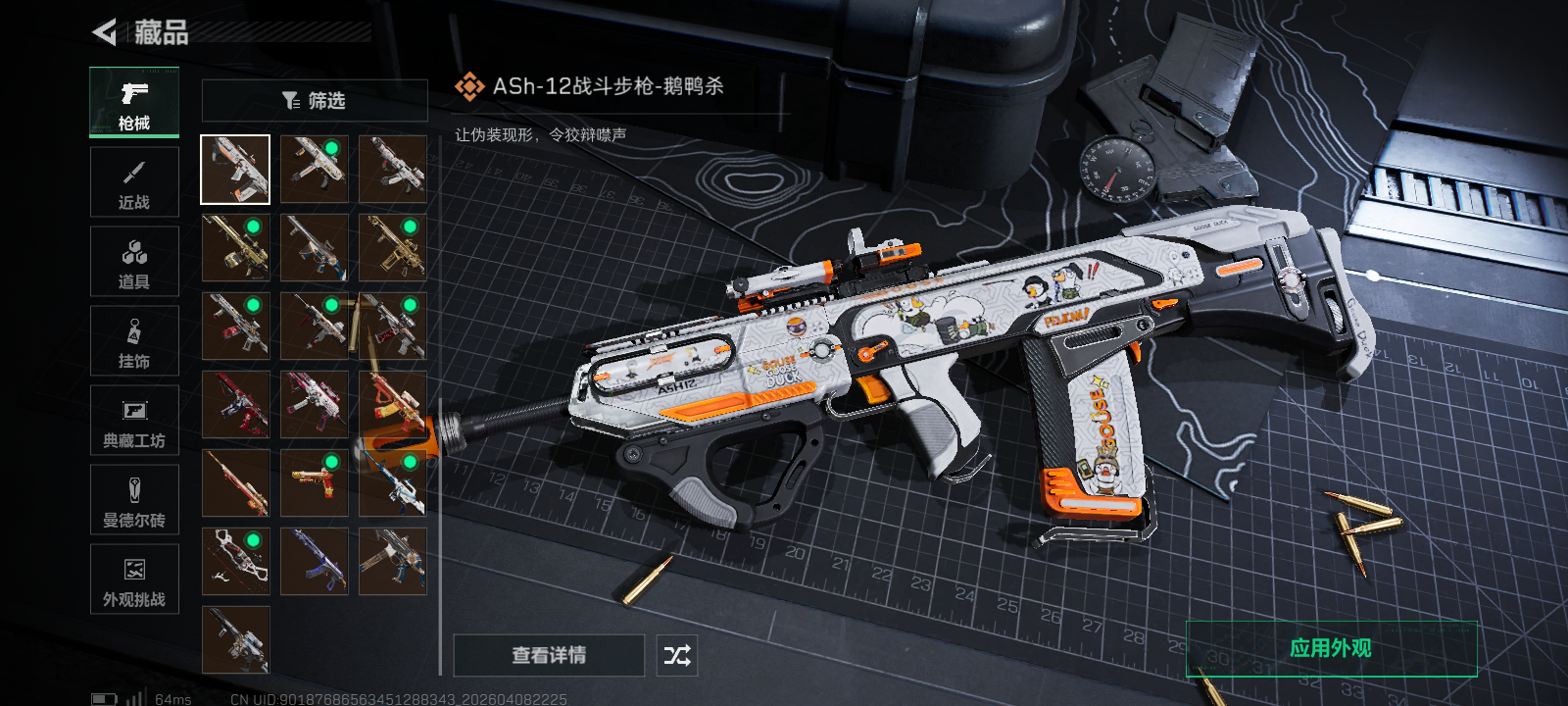
Task: Show the 挂饰 collection tab
Action: coord(134,341)
